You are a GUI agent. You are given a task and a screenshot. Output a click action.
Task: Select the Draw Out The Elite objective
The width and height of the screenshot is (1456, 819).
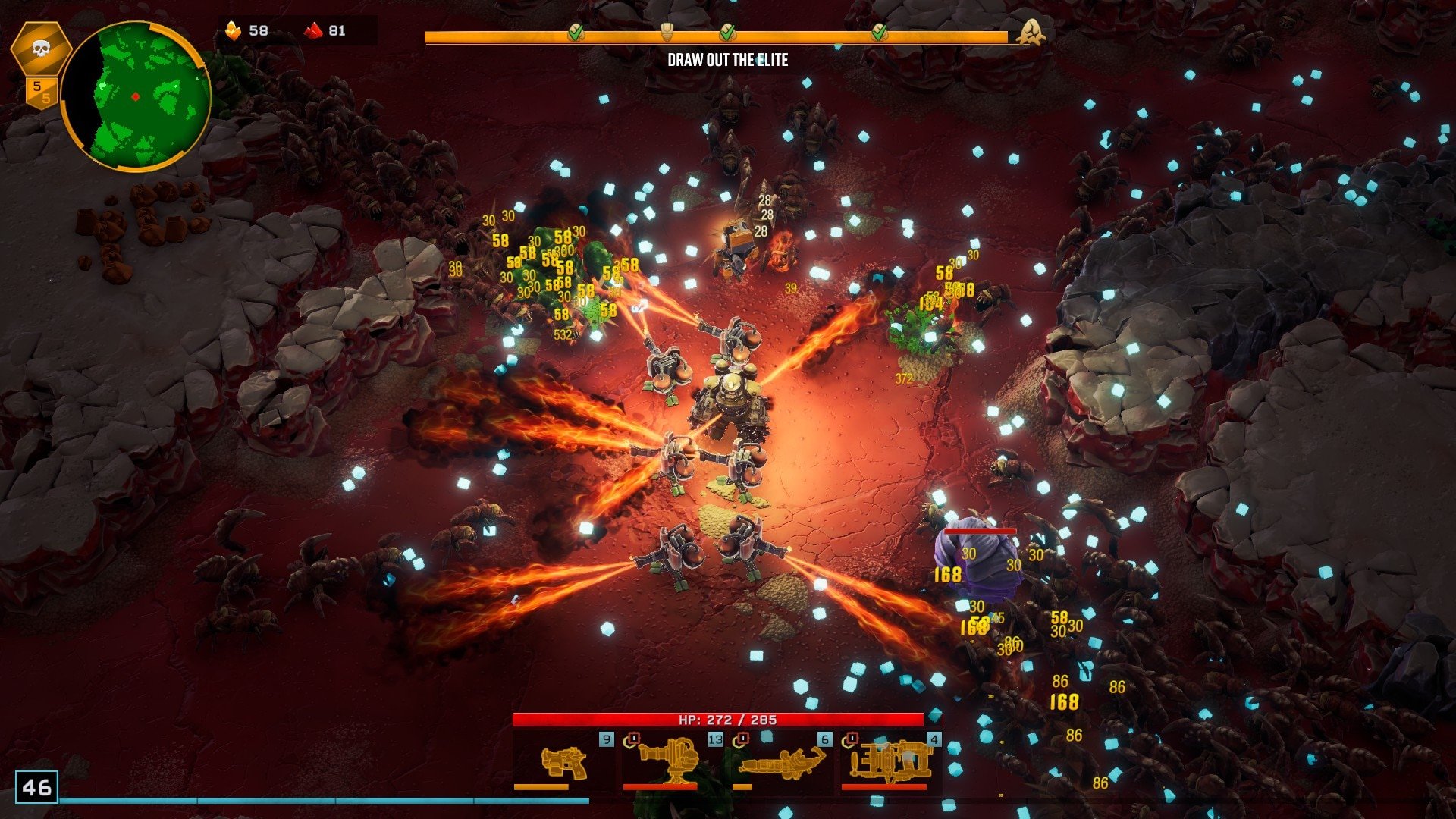pyautogui.click(x=727, y=61)
